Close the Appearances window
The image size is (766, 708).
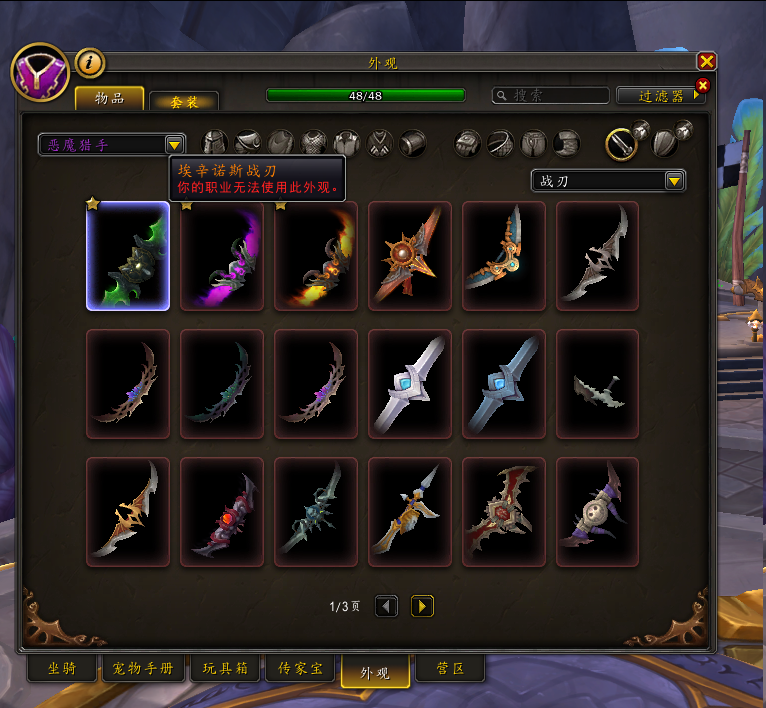(706, 61)
